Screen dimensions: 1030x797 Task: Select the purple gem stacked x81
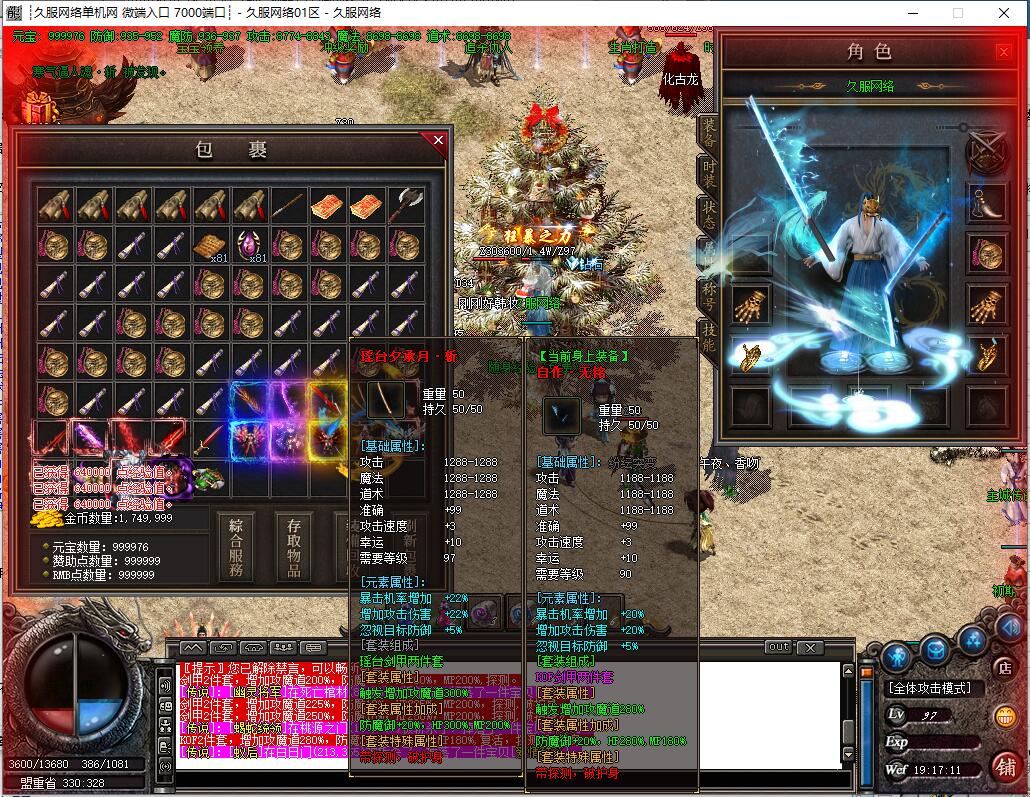(x=249, y=245)
